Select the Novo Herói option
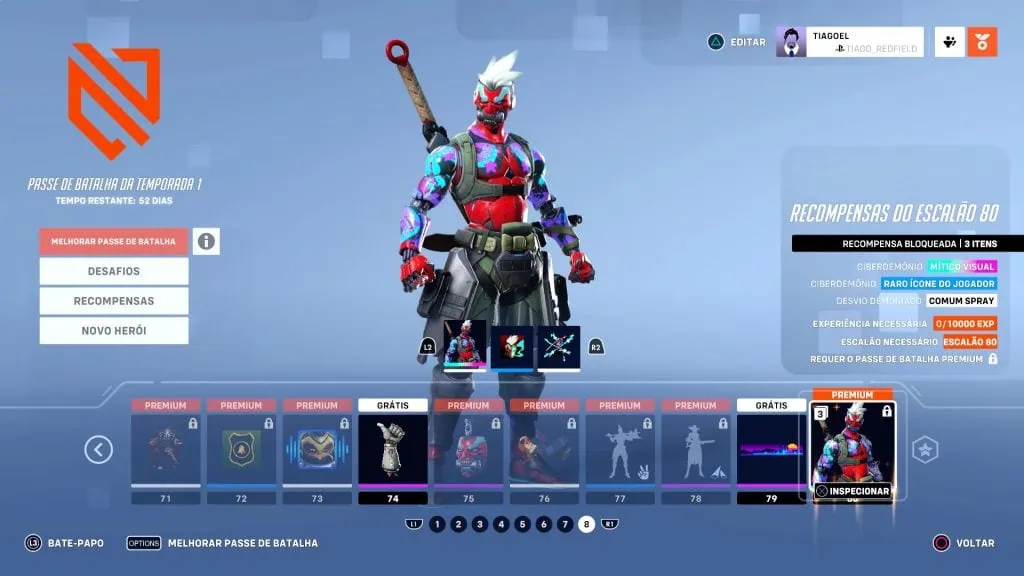 tap(114, 331)
